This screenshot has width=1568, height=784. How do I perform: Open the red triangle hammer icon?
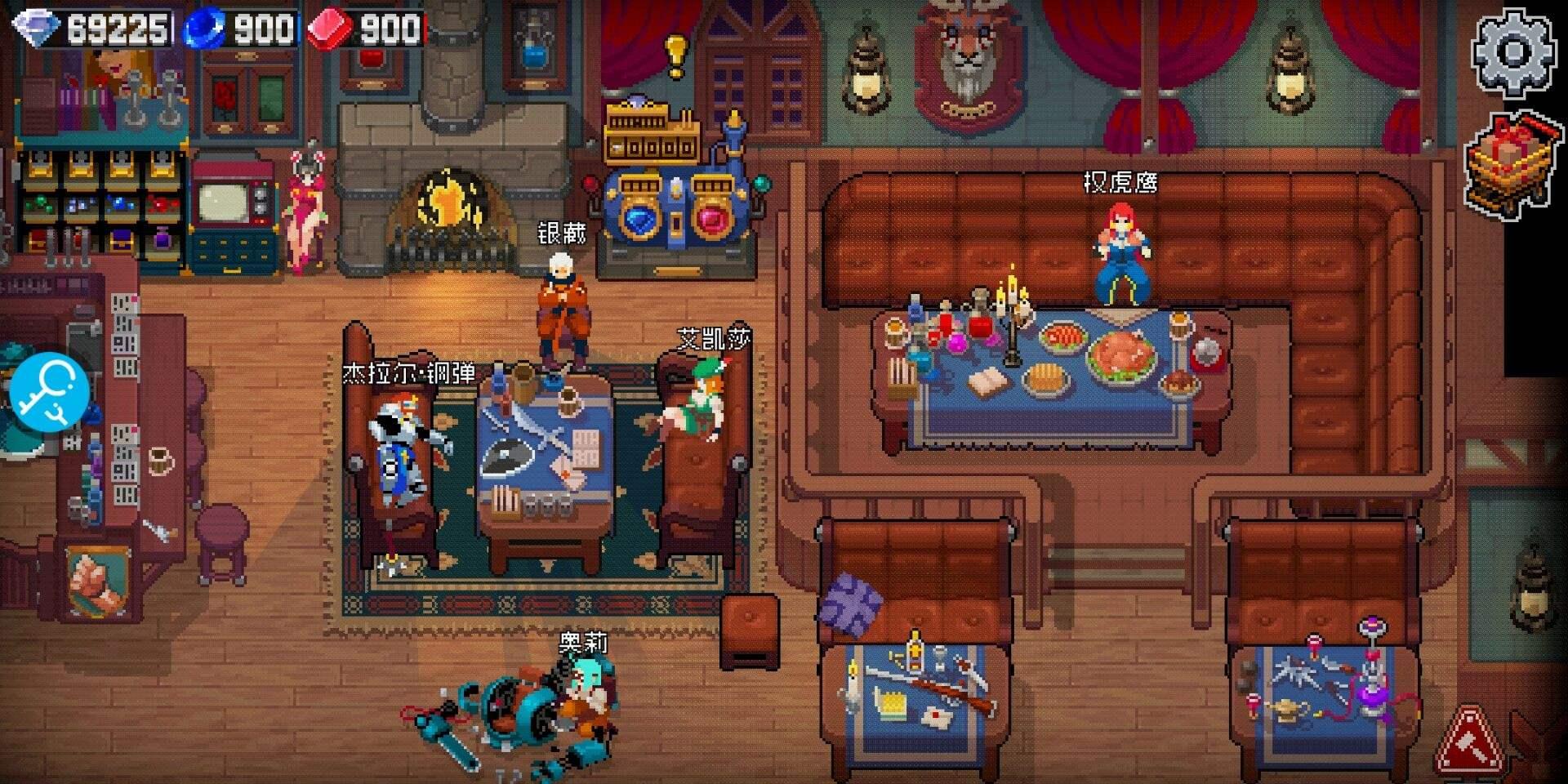[x=1470, y=742]
